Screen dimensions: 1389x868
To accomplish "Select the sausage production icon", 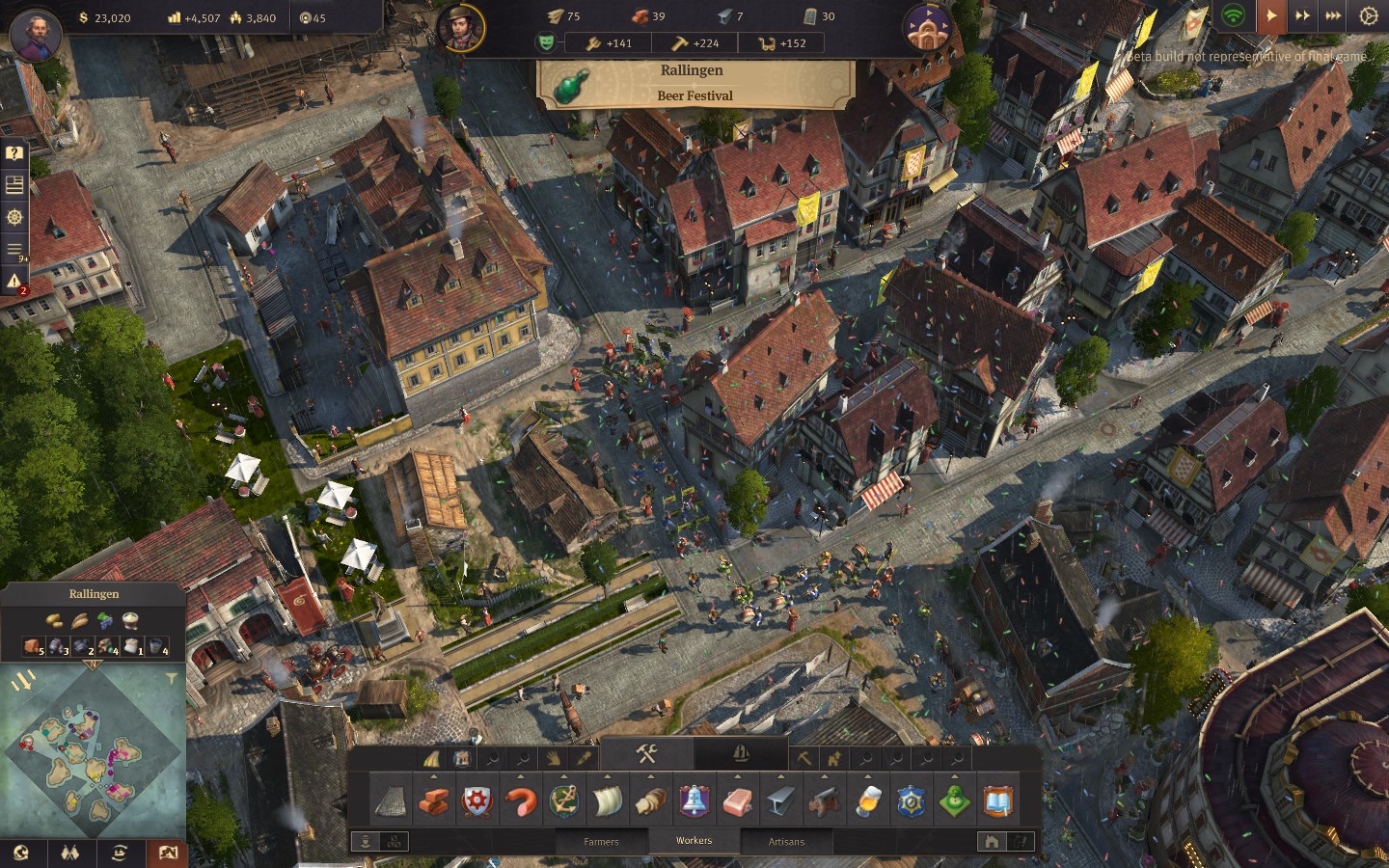I will (x=521, y=800).
